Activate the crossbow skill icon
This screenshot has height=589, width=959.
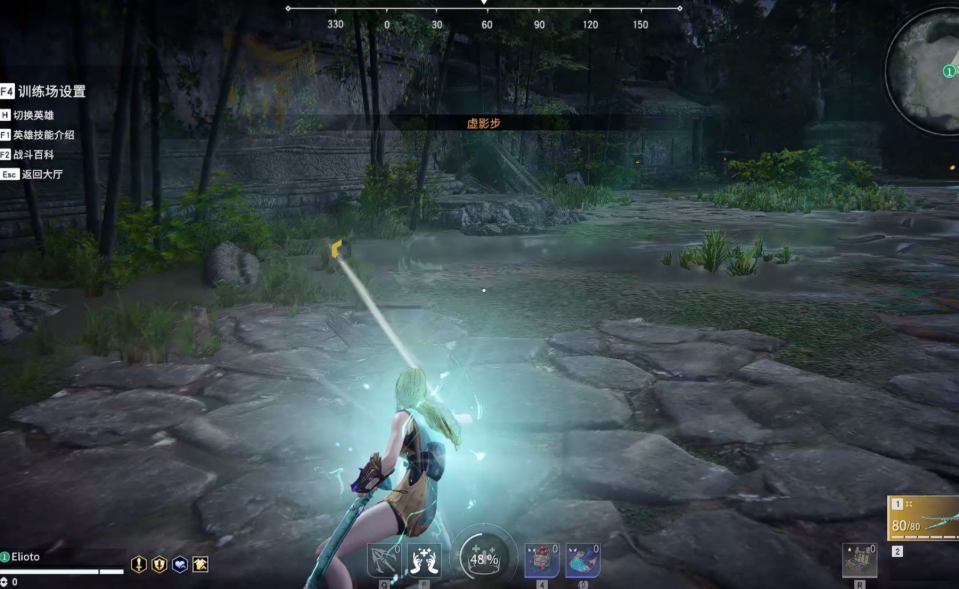(x=384, y=561)
